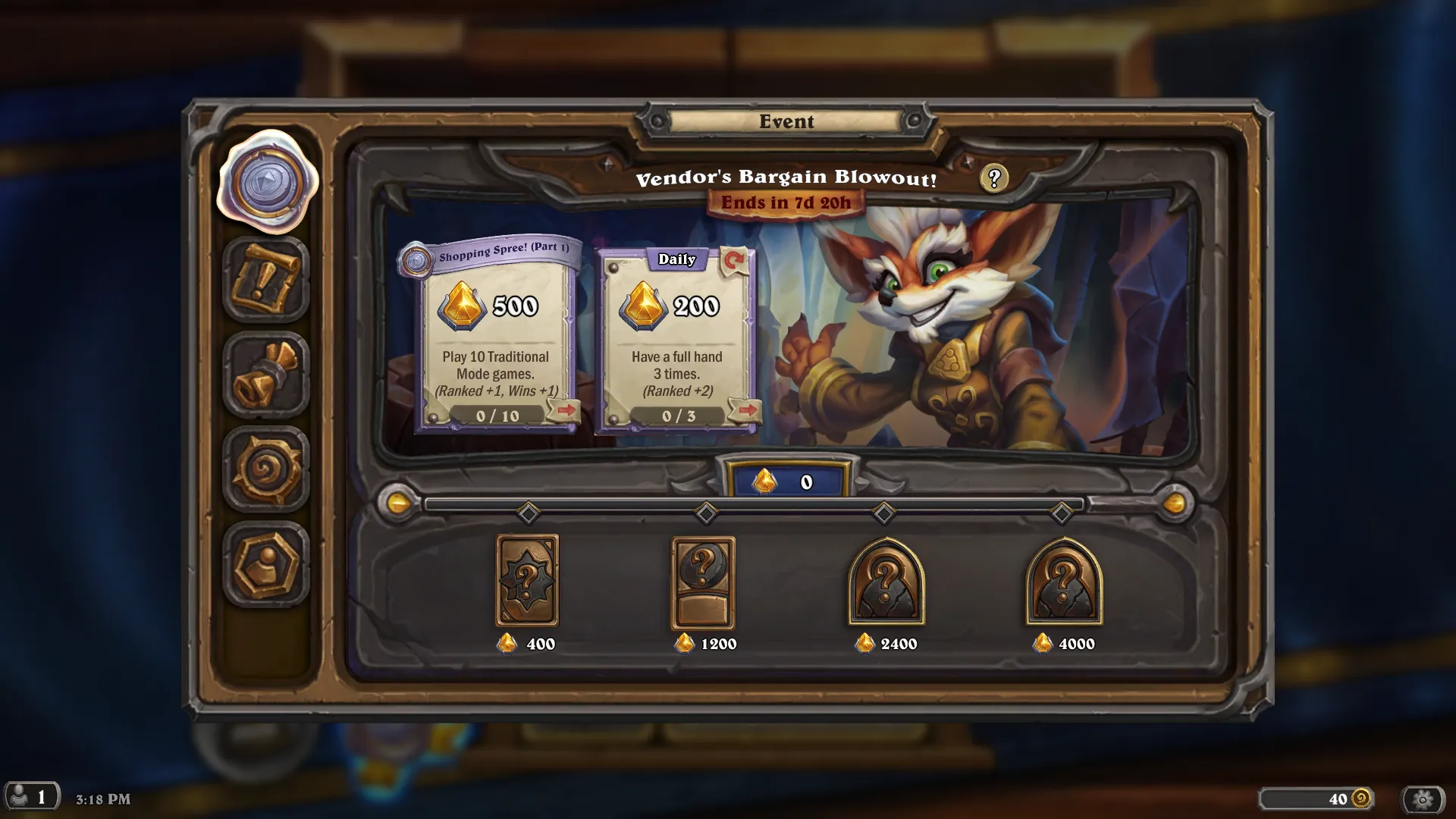Viewport: 1456px width, 819px height.
Task: Open the friends list button
Action: click(x=30, y=797)
